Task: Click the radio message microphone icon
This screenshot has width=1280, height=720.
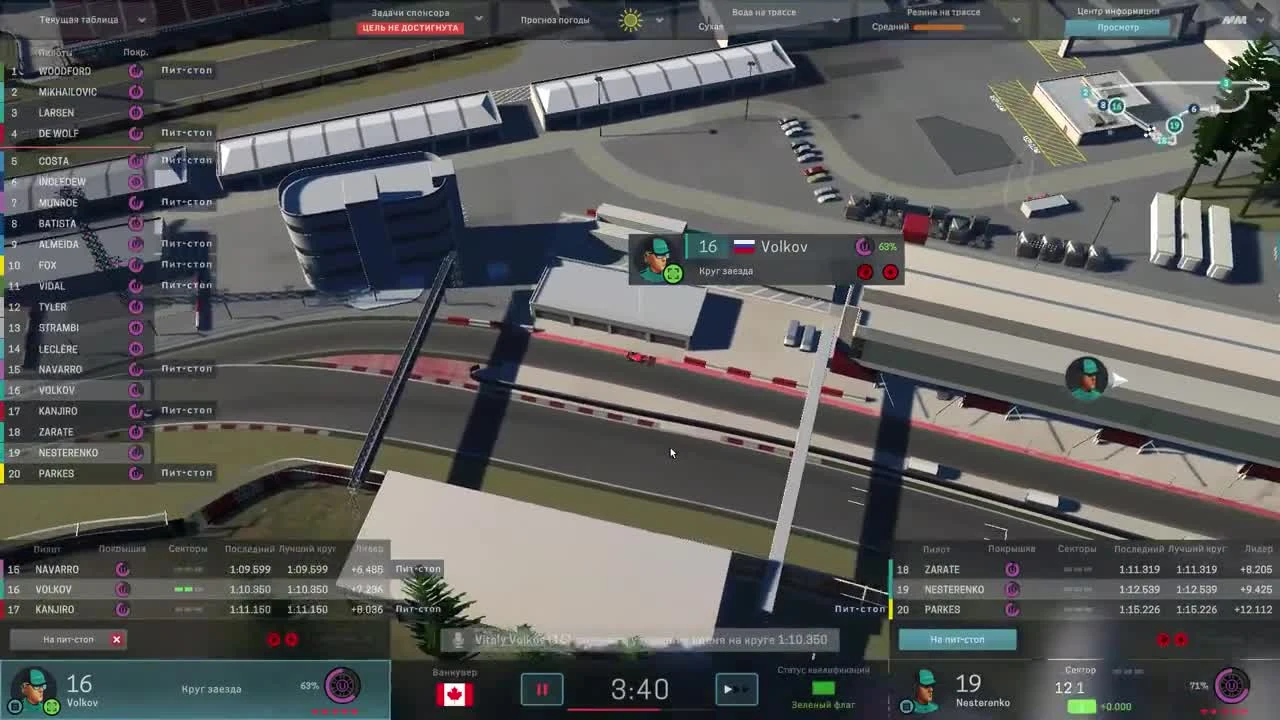Action: click(460, 639)
